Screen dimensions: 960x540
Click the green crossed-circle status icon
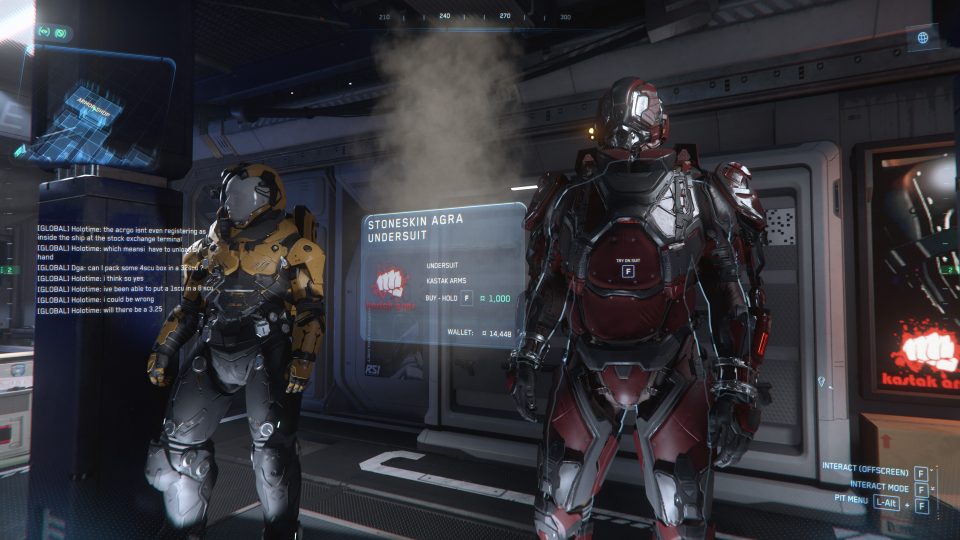[x=60, y=31]
